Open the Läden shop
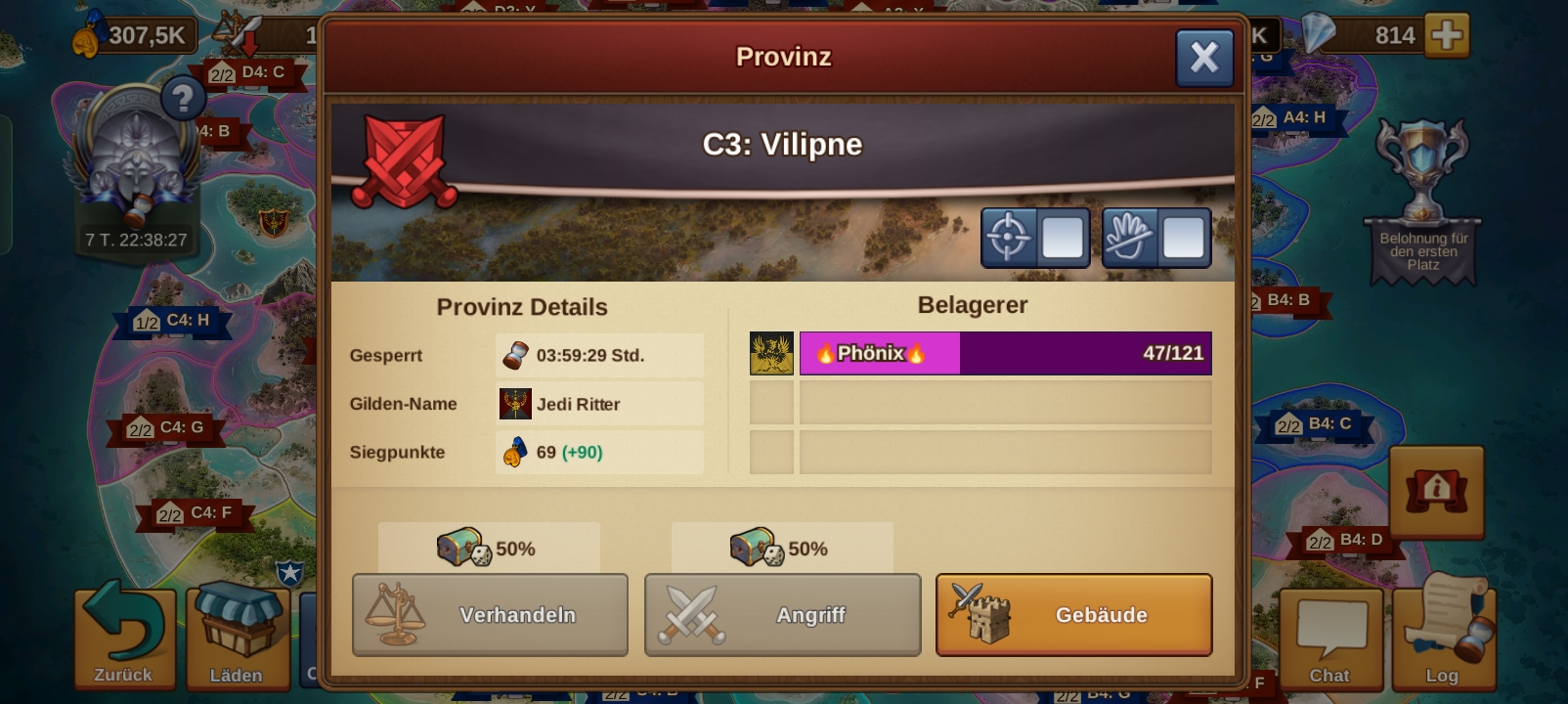Screen dimensions: 1568x704 coord(237,636)
